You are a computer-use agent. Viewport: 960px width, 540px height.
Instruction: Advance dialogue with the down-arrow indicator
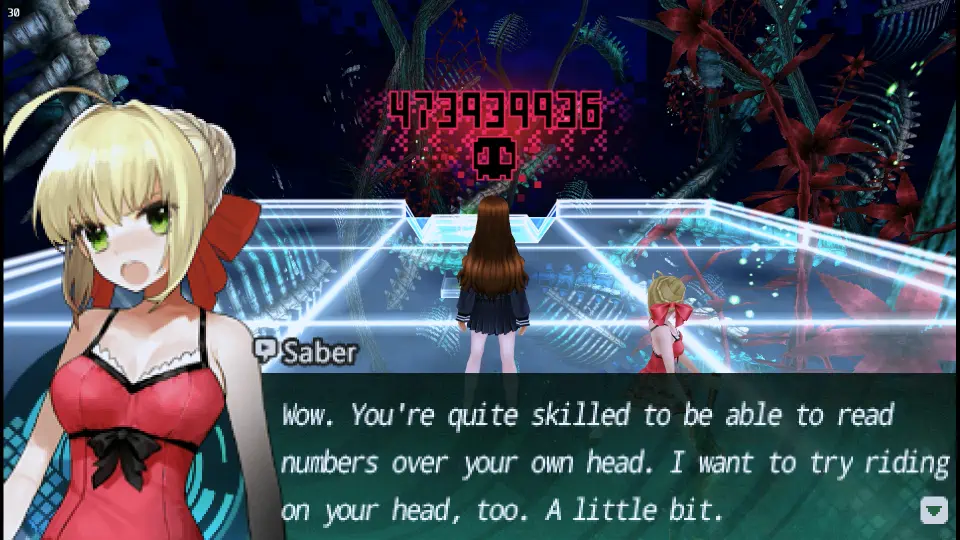(x=933, y=510)
